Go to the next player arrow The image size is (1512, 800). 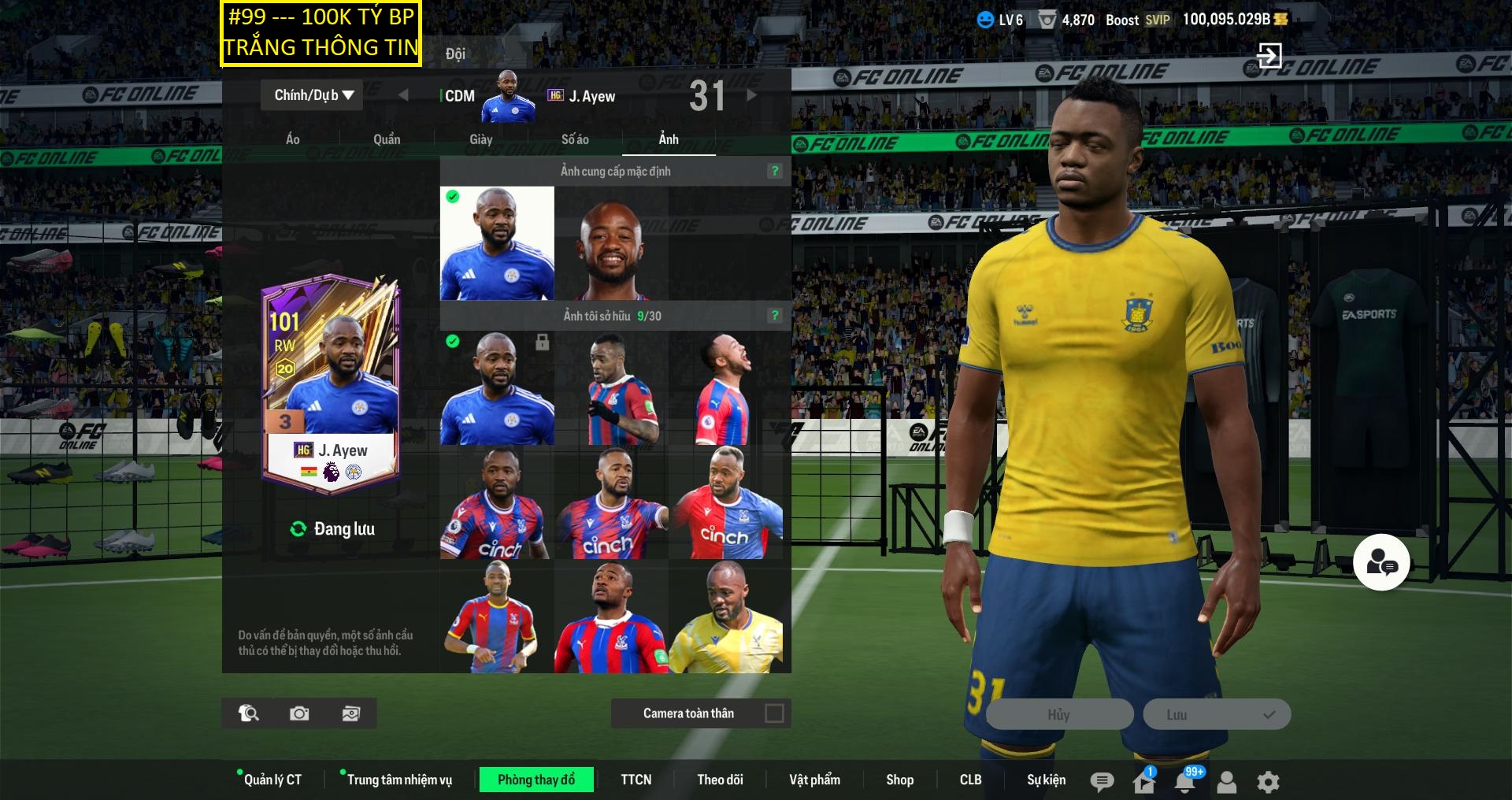752,95
